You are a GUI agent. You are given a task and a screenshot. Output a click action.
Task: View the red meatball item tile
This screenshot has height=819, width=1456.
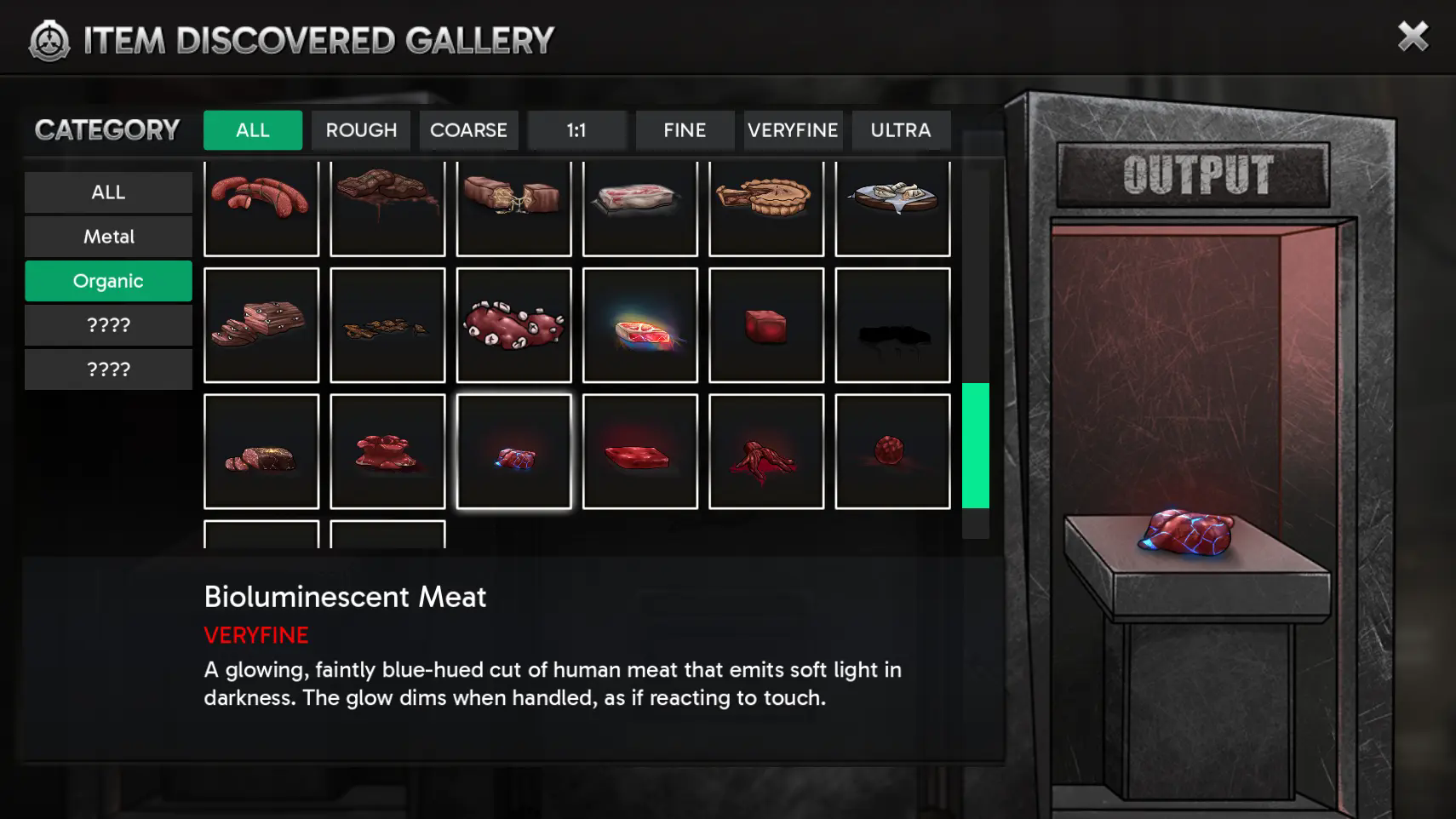click(892, 451)
